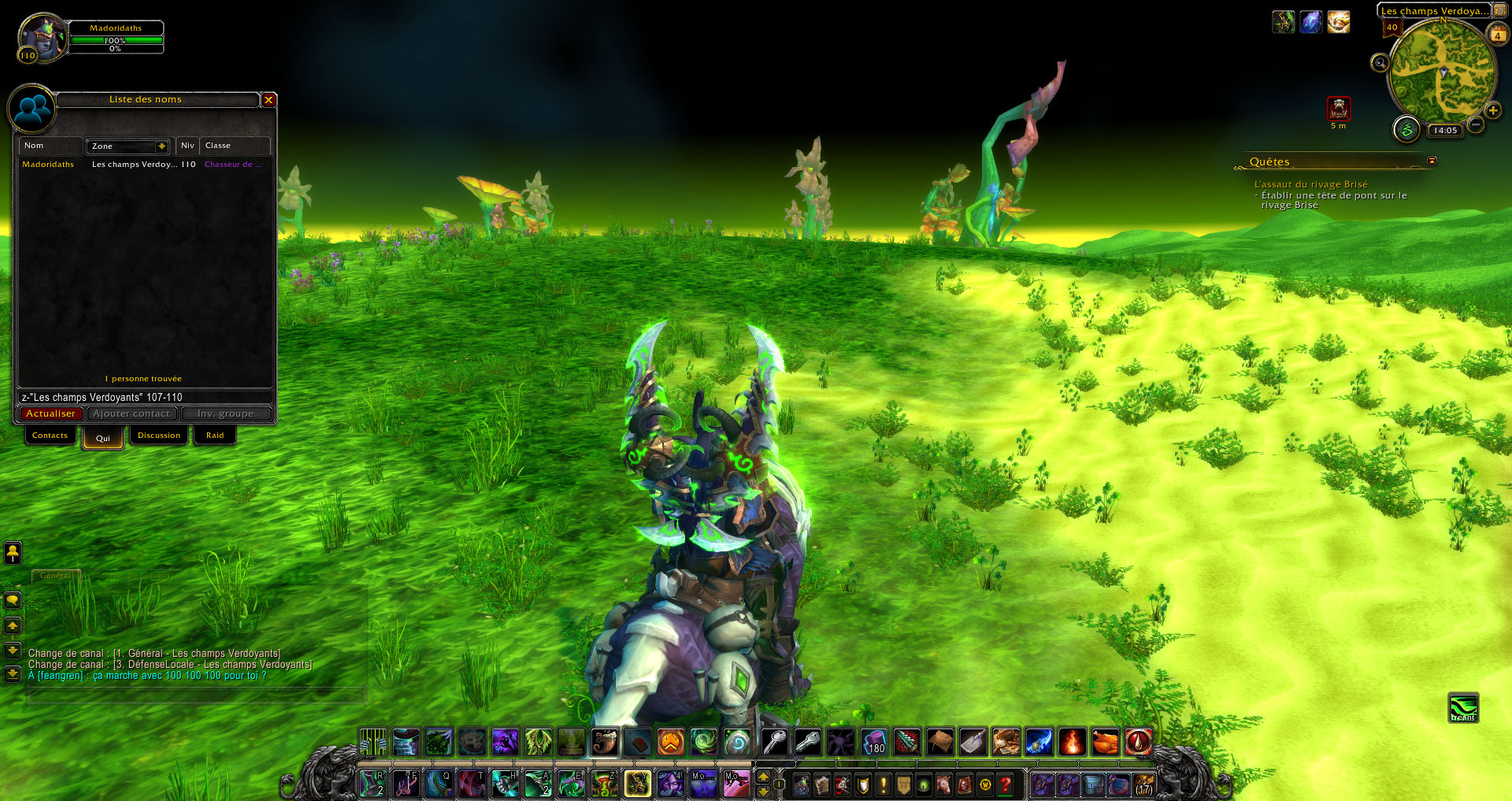
Task: Cancel the purple crystal buff near the minimap
Action: click(1310, 21)
